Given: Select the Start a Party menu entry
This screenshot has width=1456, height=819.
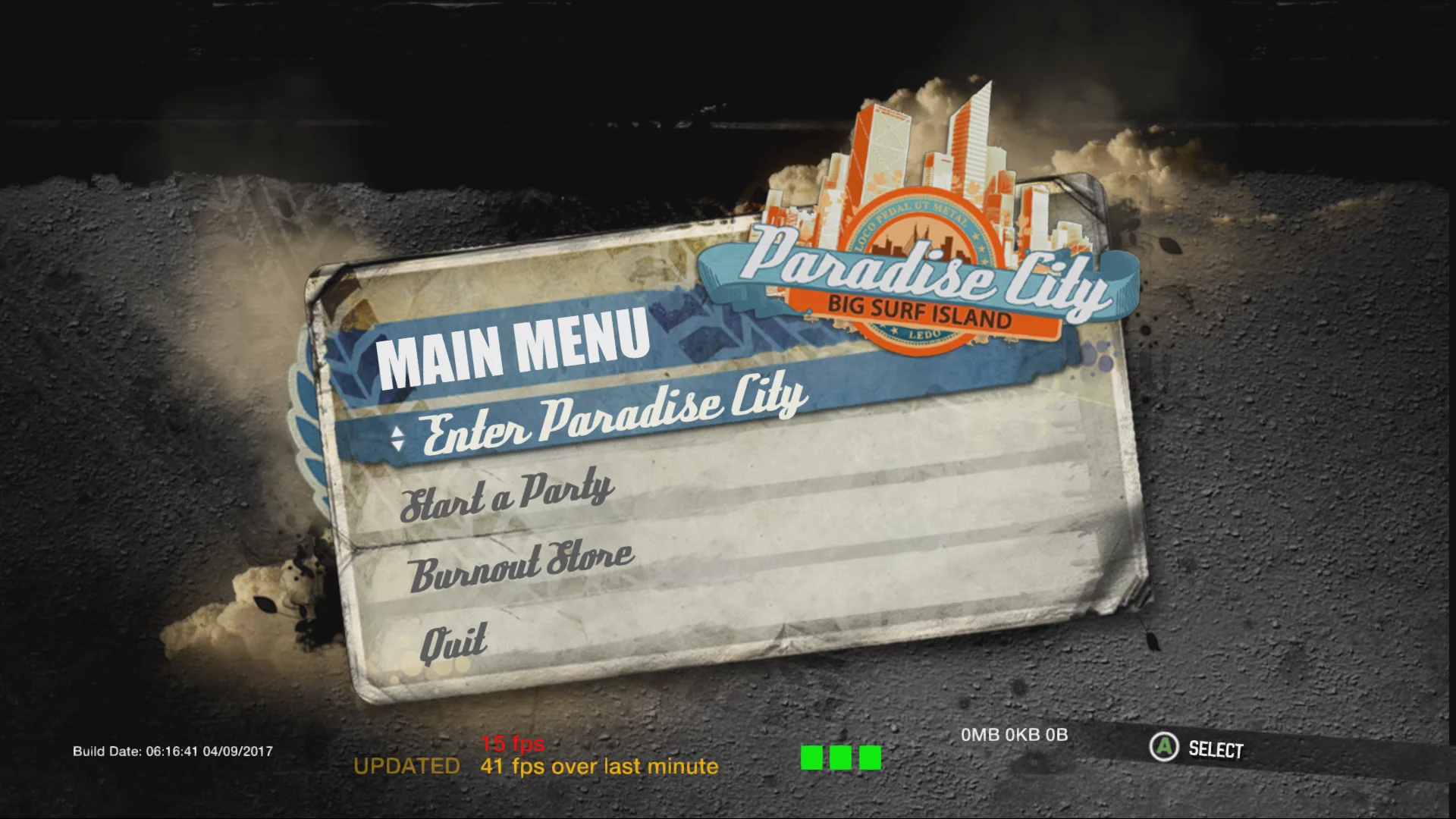Looking at the screenshot, I should [508, 493].
